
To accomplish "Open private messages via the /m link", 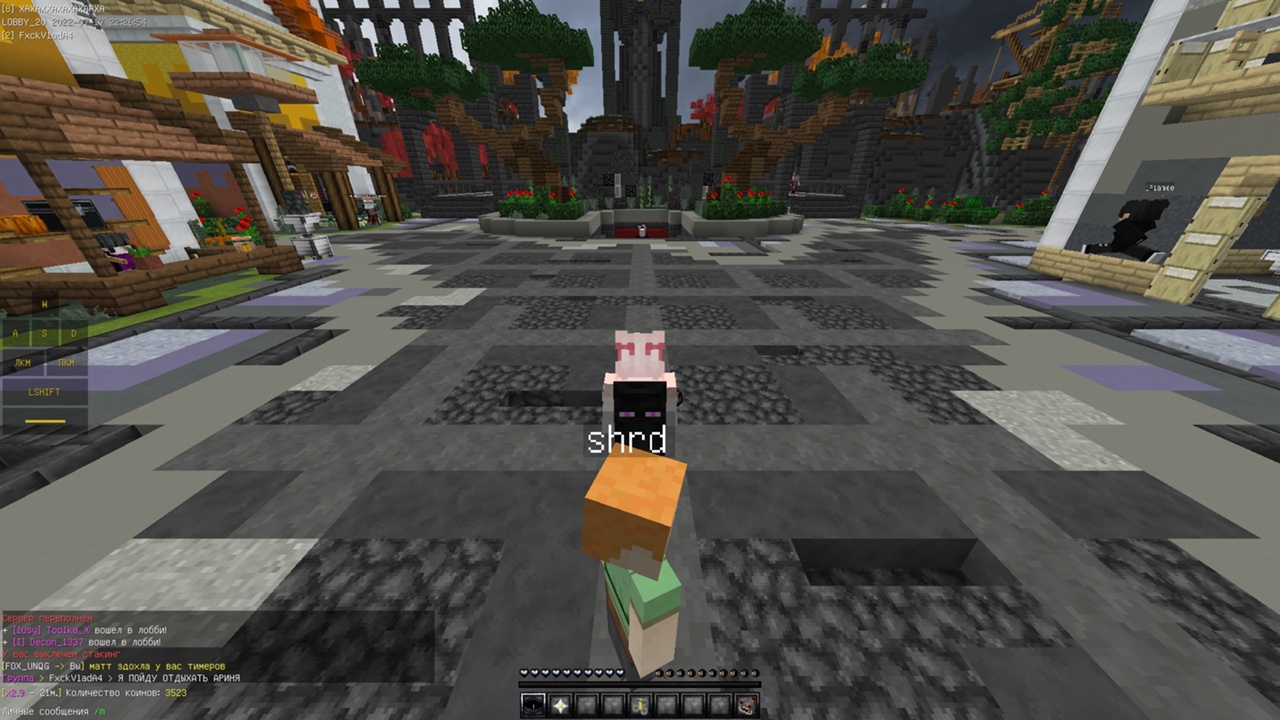I will [99, 710].
